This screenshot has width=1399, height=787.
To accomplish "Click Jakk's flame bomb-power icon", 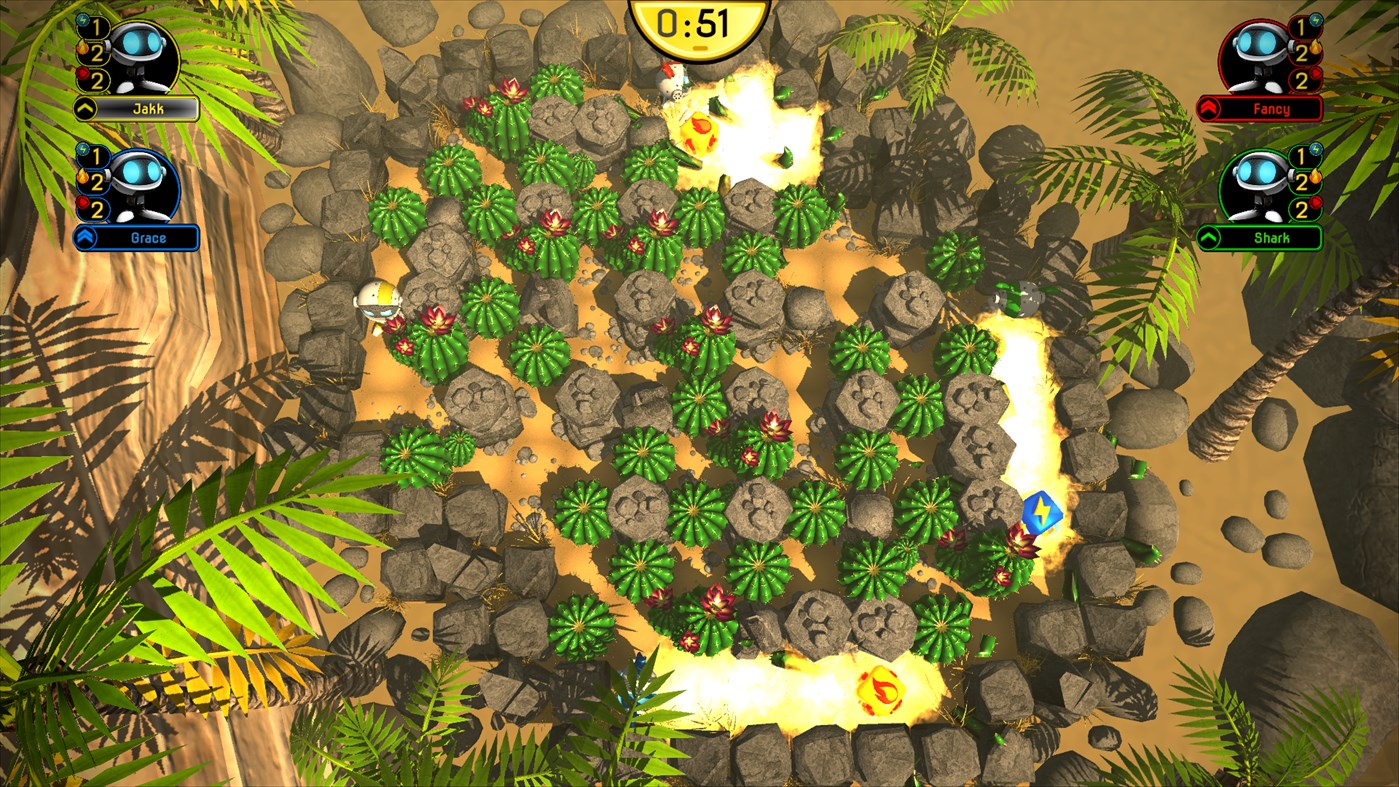I will tap(84, 48).
